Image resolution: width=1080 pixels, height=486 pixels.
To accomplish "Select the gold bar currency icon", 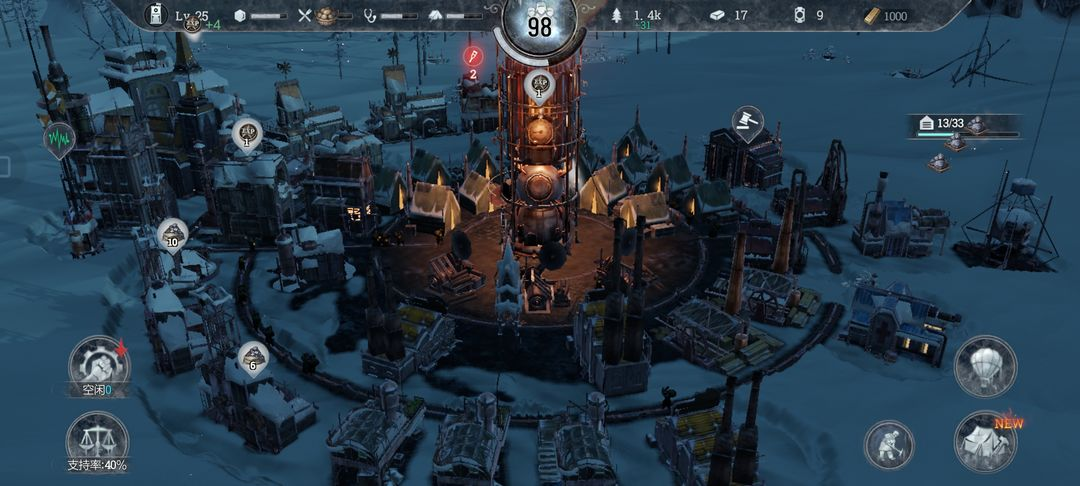I will point(872,15).
